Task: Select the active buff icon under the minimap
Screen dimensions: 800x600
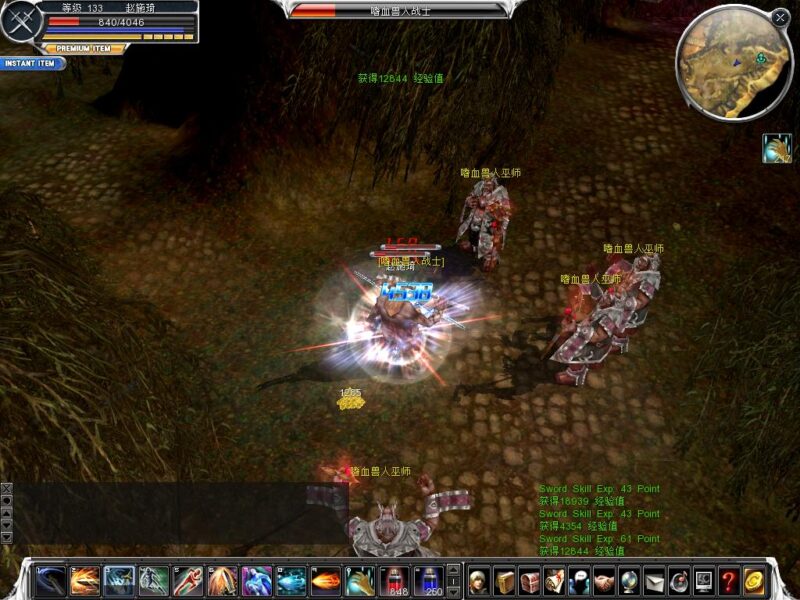Action: click(x=776, y=148)
